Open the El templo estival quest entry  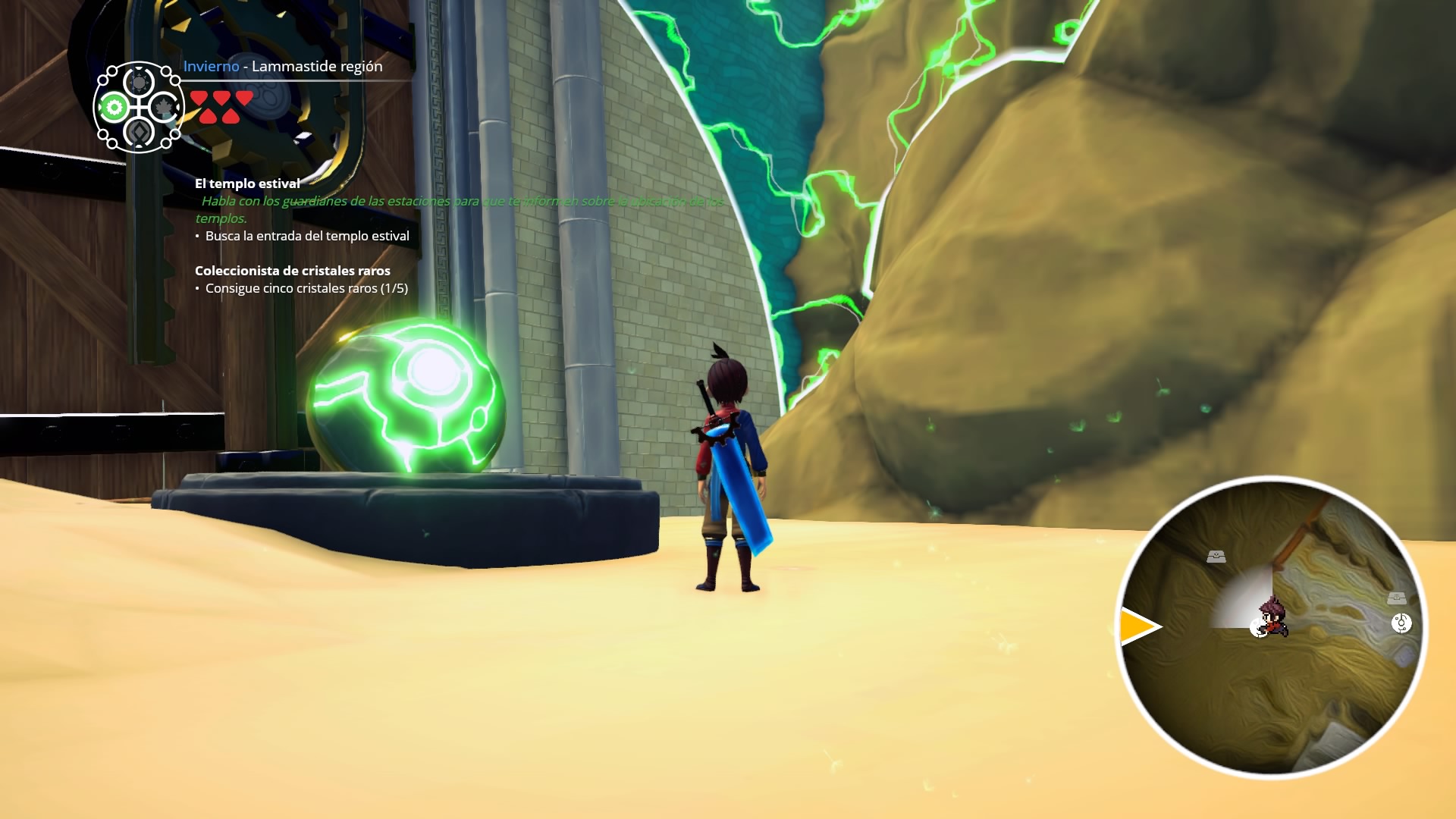pyautogui.click(x=247, y=184)
